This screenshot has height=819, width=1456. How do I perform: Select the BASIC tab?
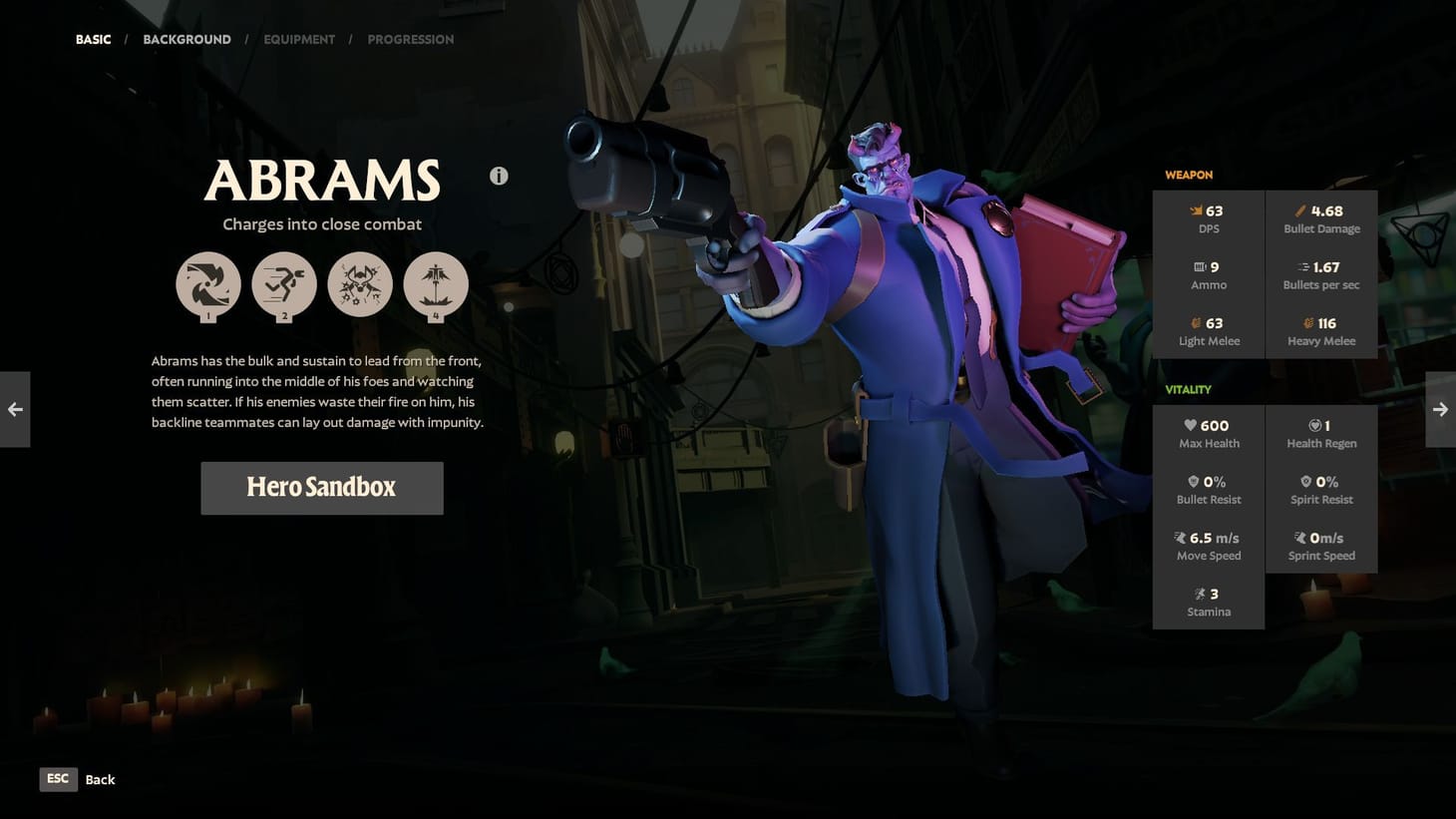point(93,39)
